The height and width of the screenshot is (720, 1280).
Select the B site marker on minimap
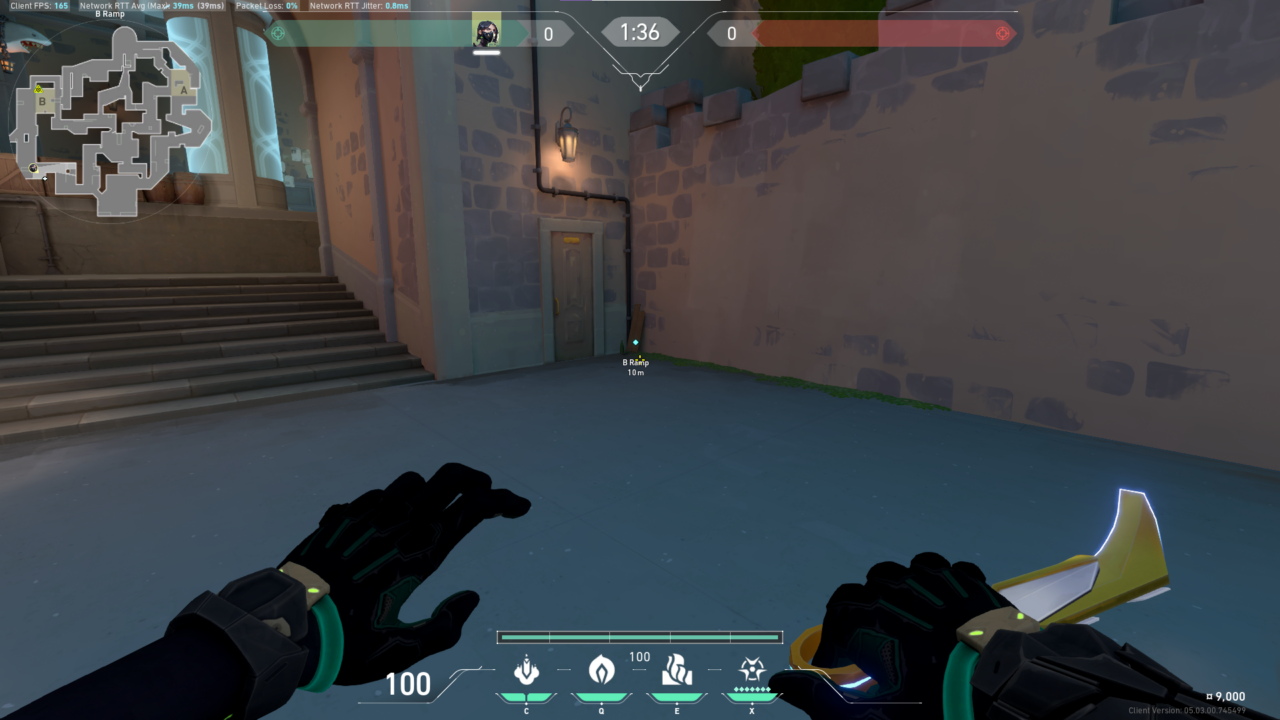(x=42, y=101)
